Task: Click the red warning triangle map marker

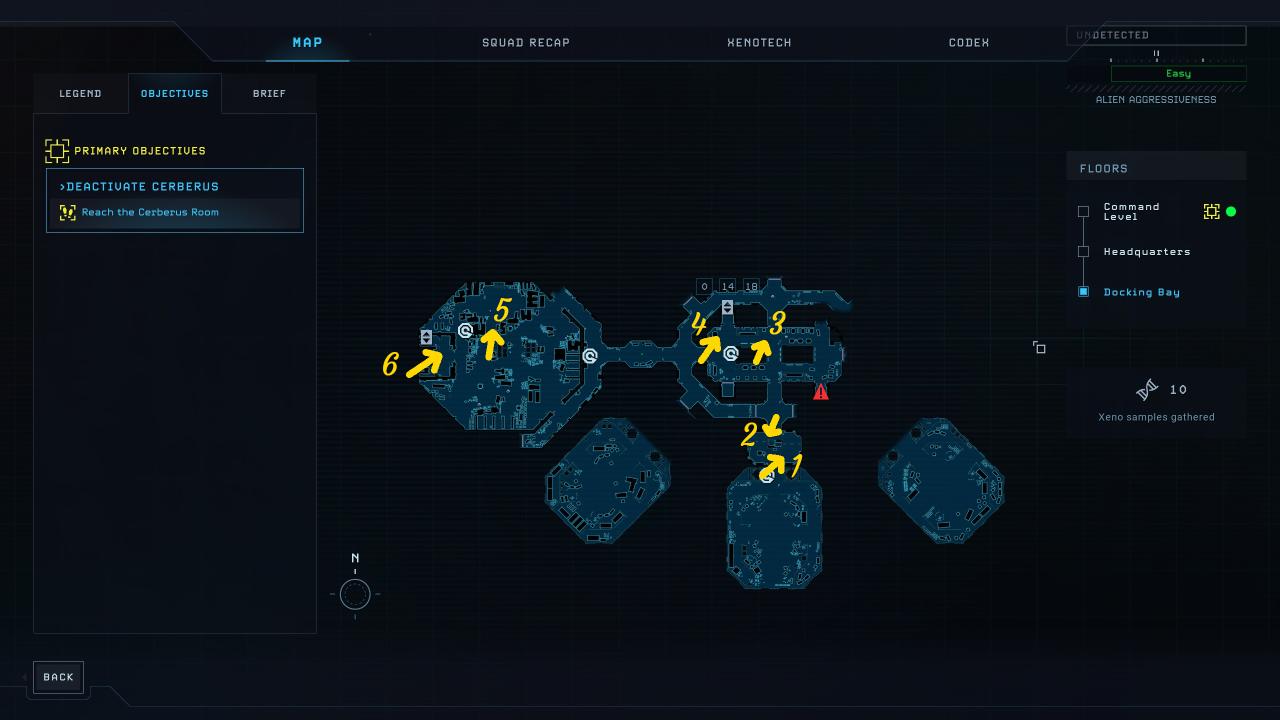Action: (x=821, y=392)
